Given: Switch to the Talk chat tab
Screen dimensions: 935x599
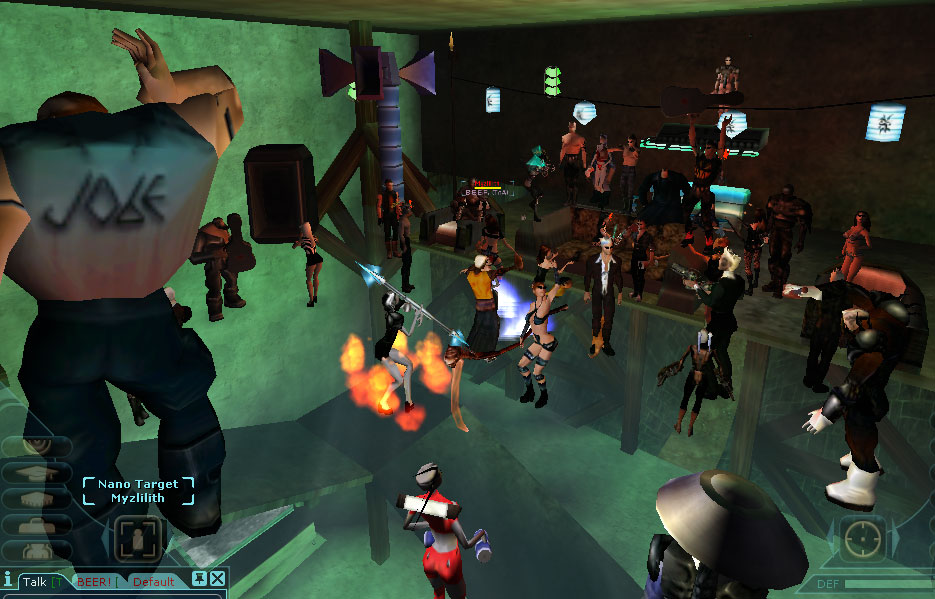Looking at the screenshot, I should pos(35,581).
